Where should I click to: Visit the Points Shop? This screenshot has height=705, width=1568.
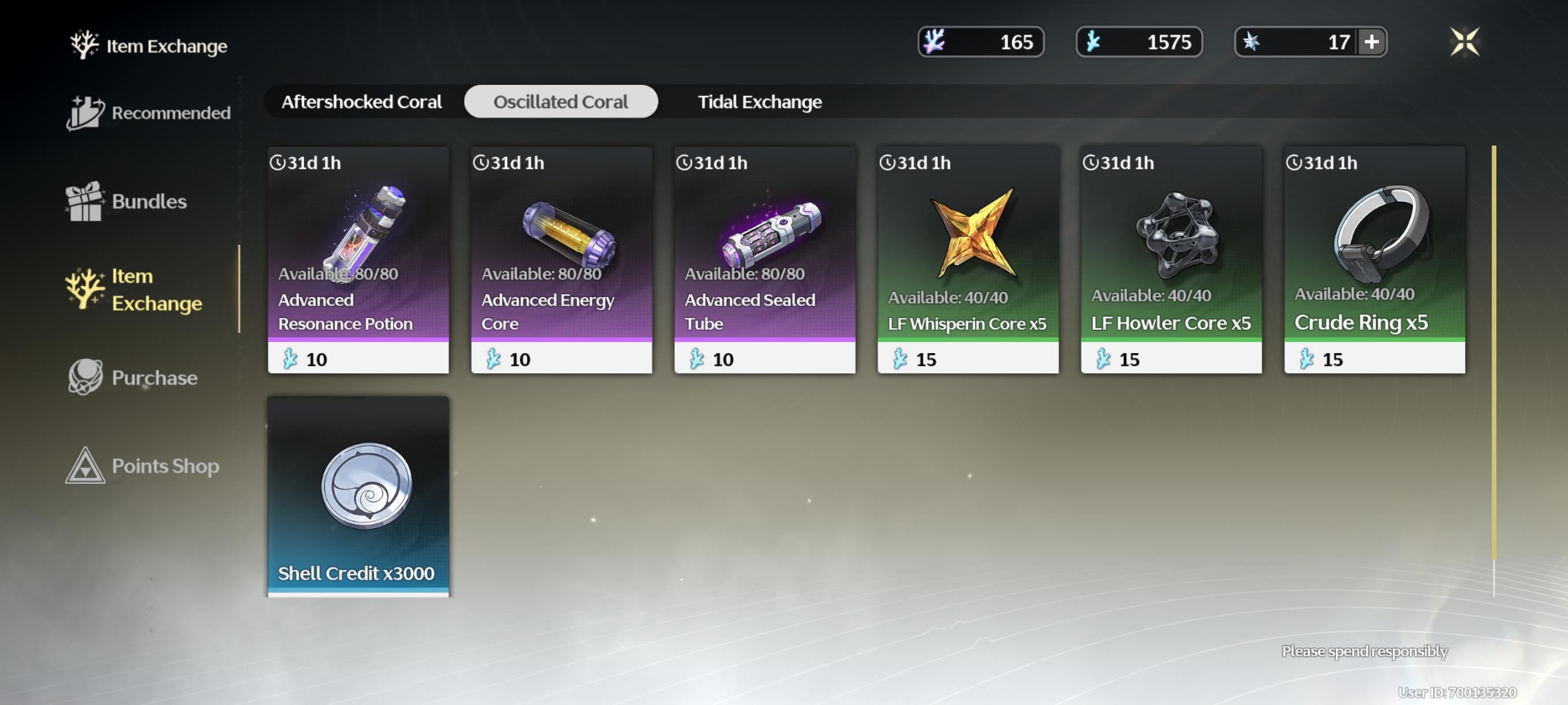[x=142, y=466]
